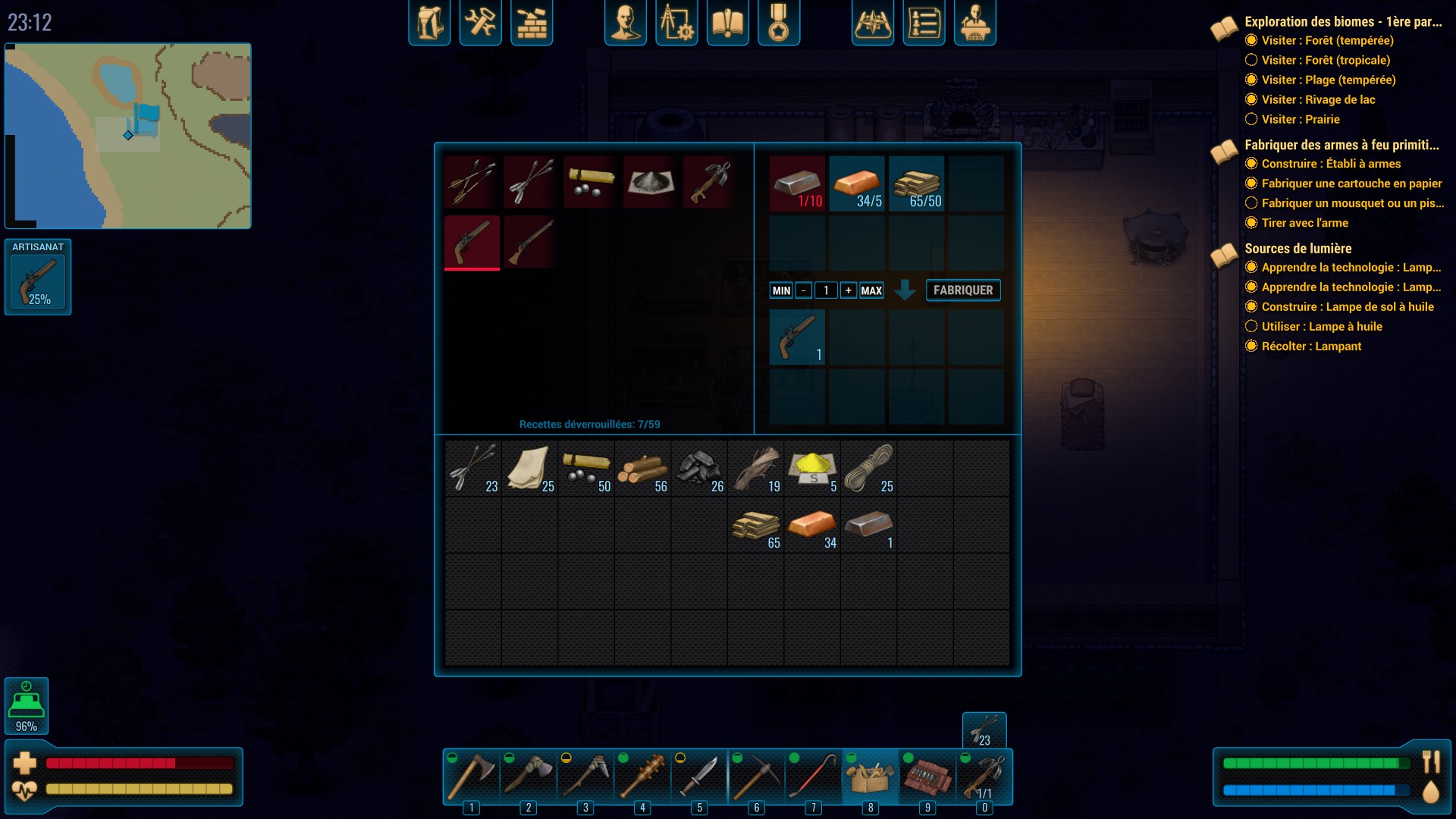Set craft quantity with the MAX button
Screen dimensions: 1456x819
tap(871, 290)
